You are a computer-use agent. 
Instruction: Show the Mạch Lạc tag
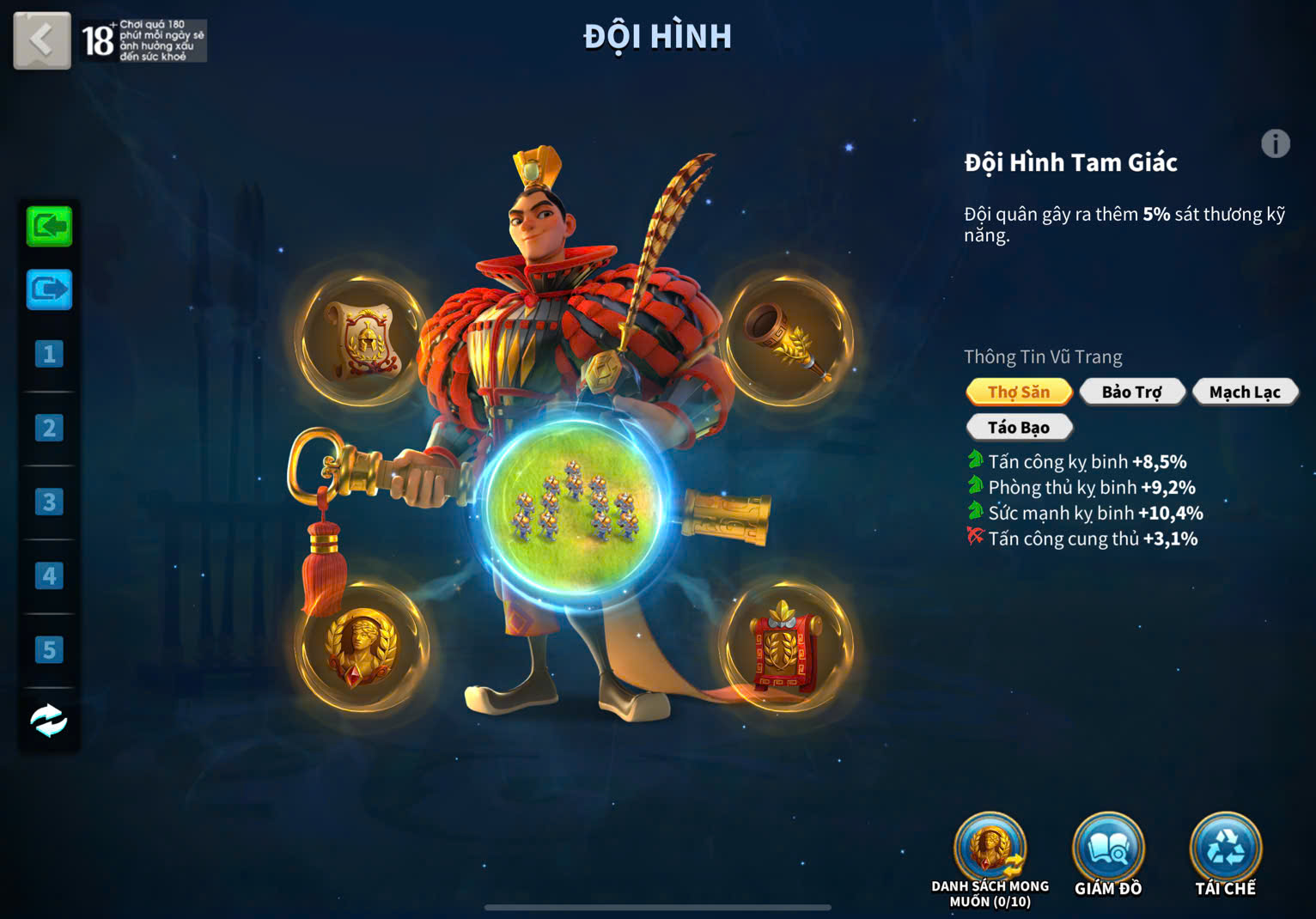[x=1244, y=393]
